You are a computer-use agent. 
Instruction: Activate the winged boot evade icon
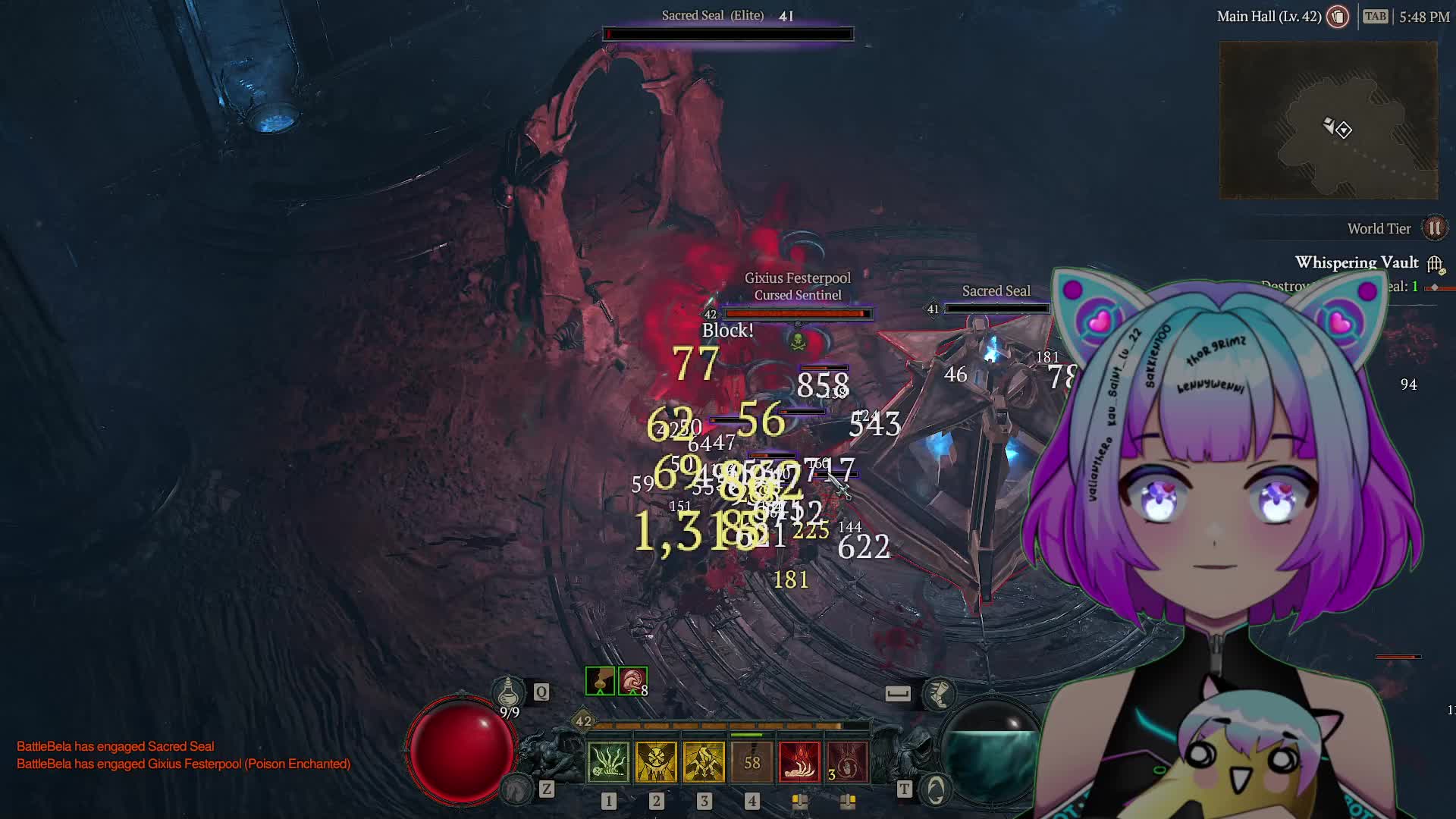[x=939, y=693]
